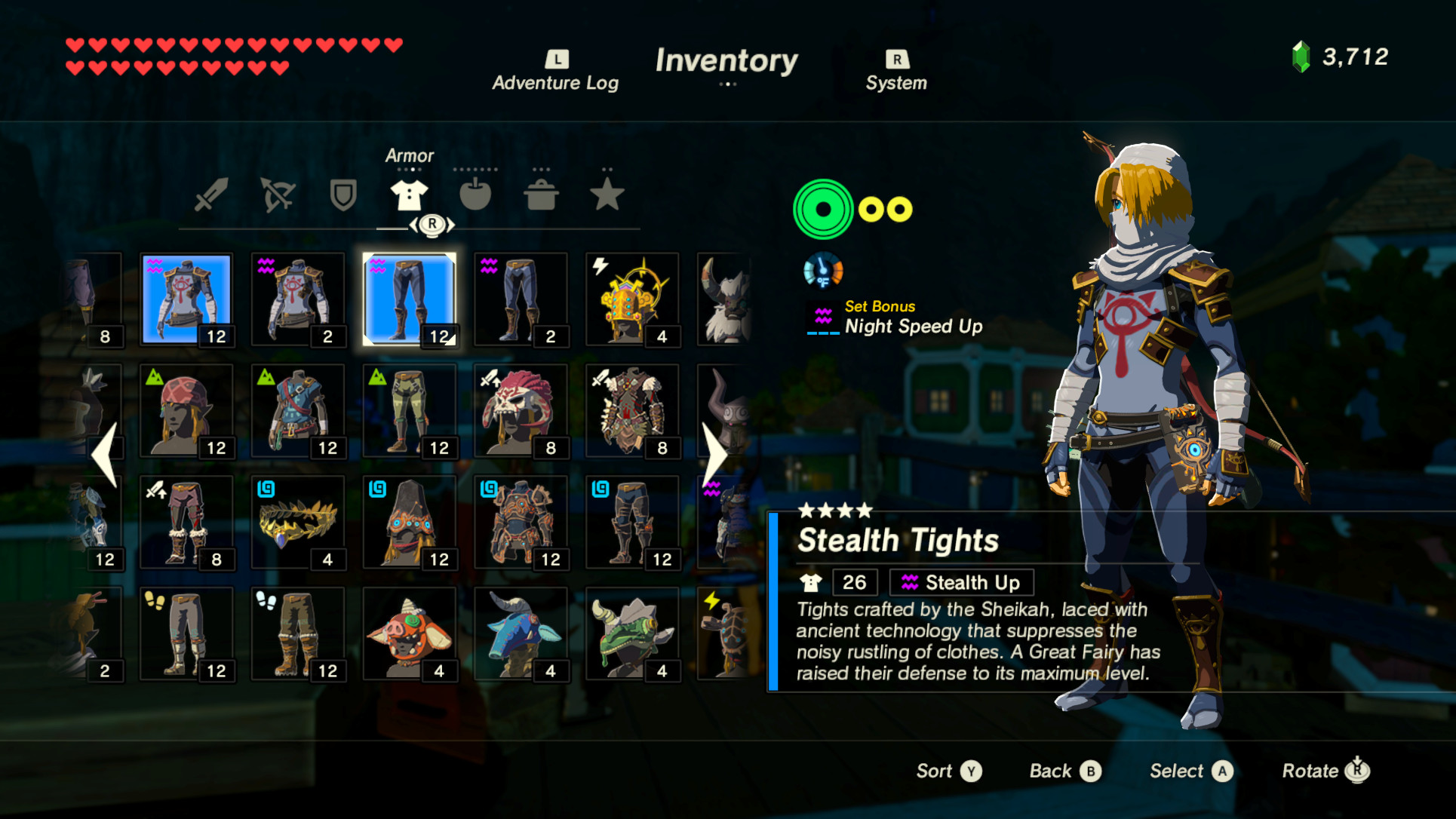Image resolution: width=1456 pixels, height=819 pixels.
Task: Open the key items star category icon
Action: click(x=607, y=195)
